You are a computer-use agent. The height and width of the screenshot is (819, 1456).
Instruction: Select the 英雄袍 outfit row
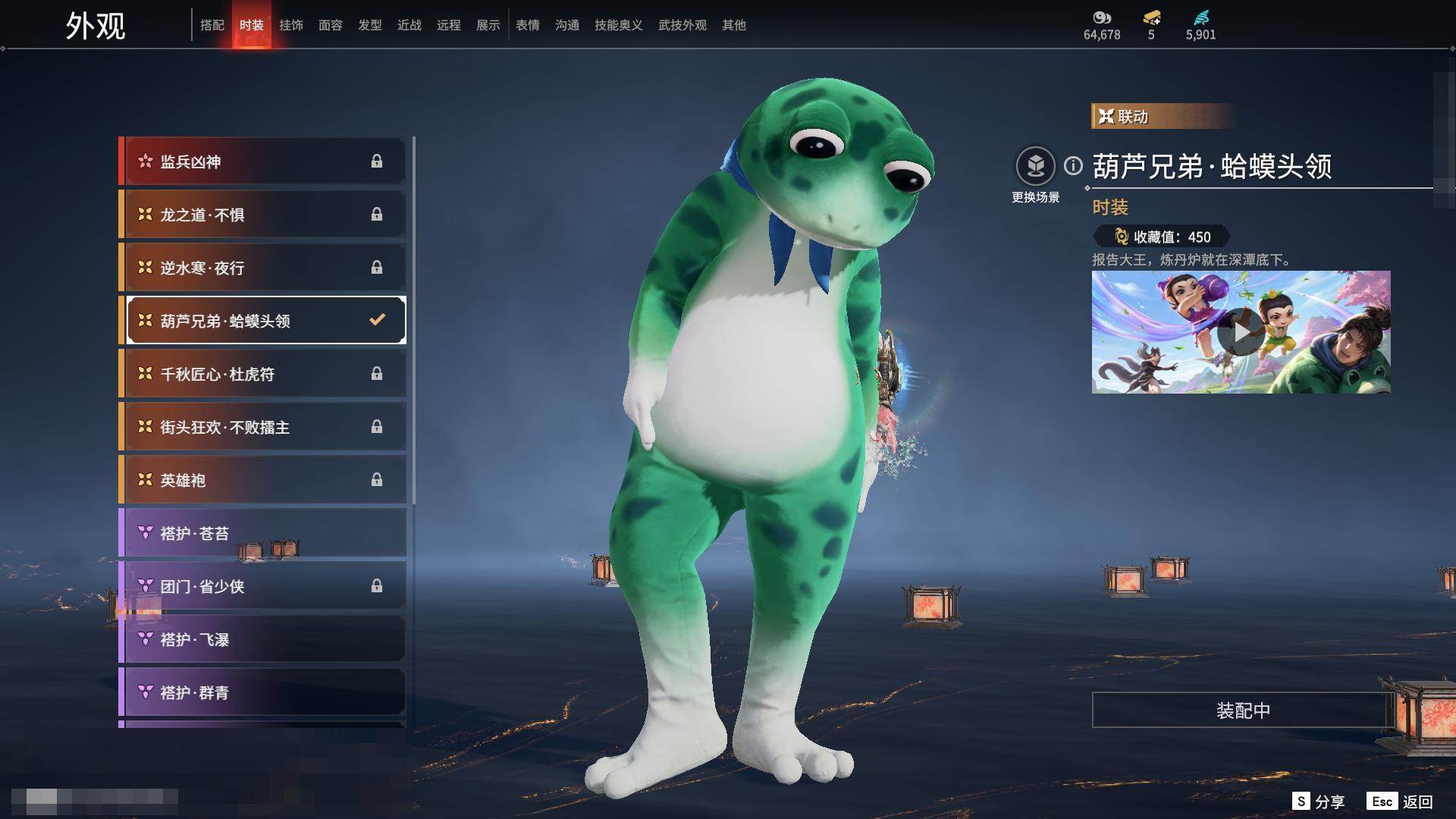263,480
